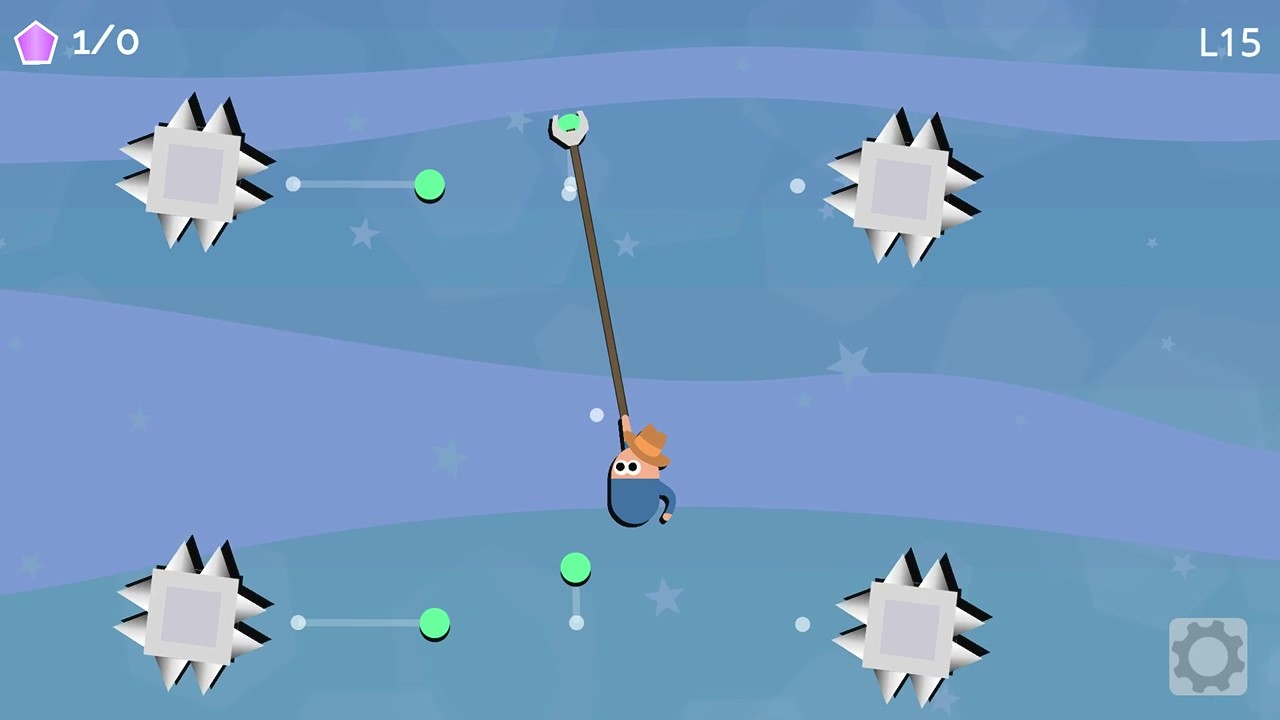Screen dimensions: 1280x720
Task: Click the white anchor dot left of the character
Action: click(596, 414)
